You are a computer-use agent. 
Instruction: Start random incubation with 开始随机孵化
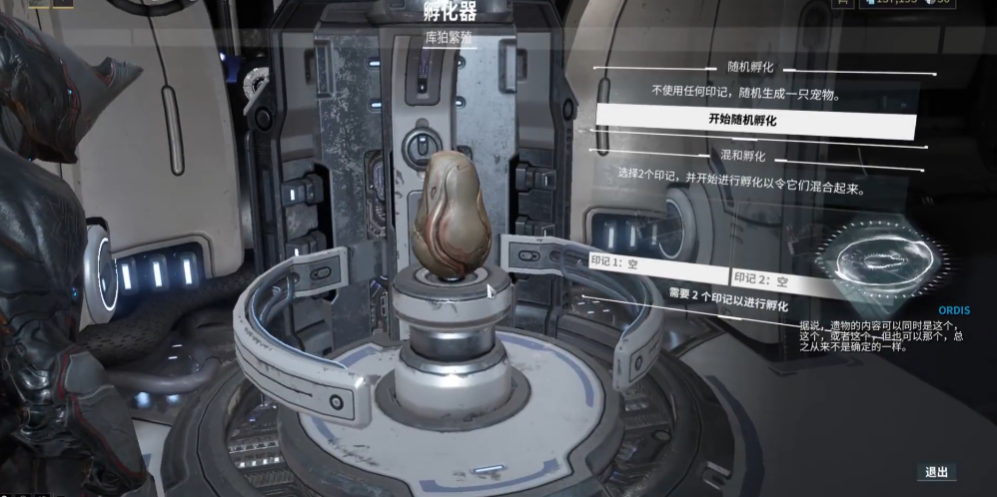click(x=755, y=121)
